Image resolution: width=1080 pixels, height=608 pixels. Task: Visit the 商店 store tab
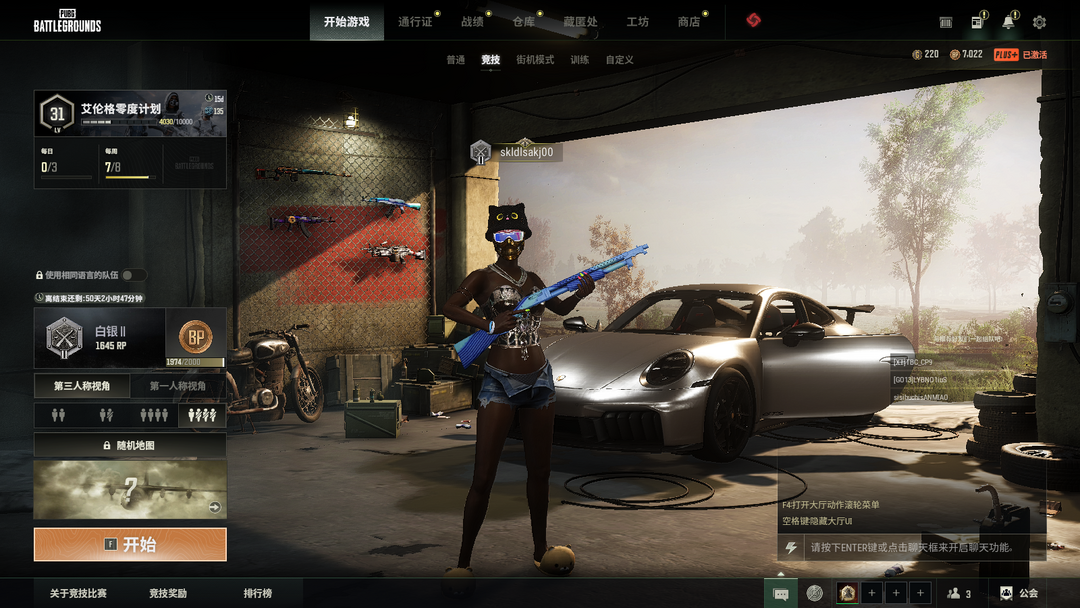click(x=689, y=22)
